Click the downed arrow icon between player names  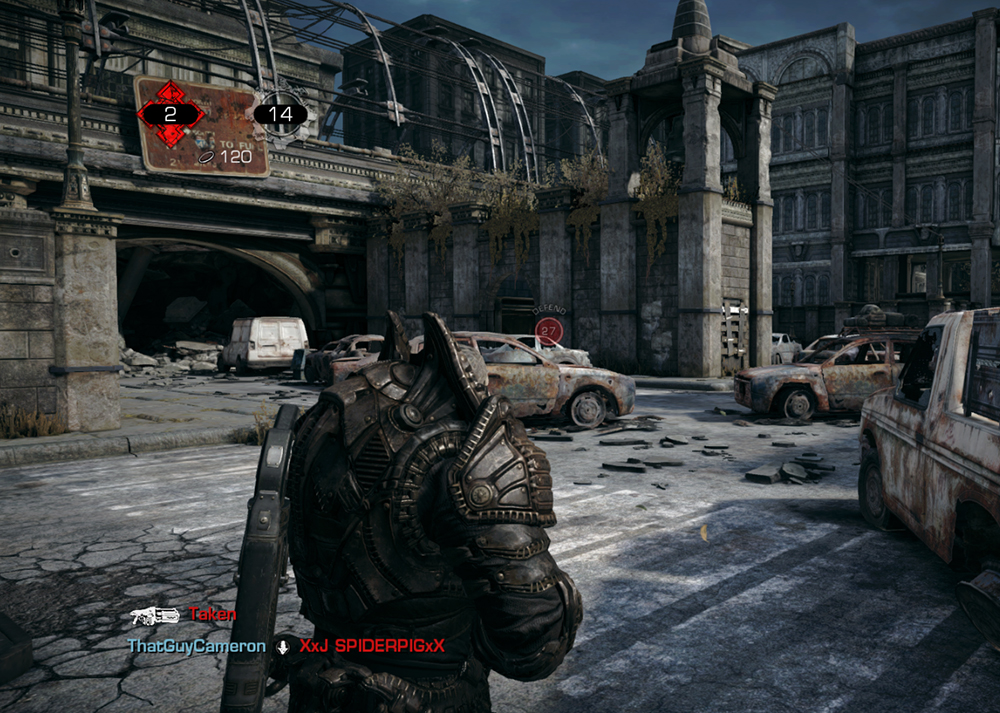coord(283,646)
